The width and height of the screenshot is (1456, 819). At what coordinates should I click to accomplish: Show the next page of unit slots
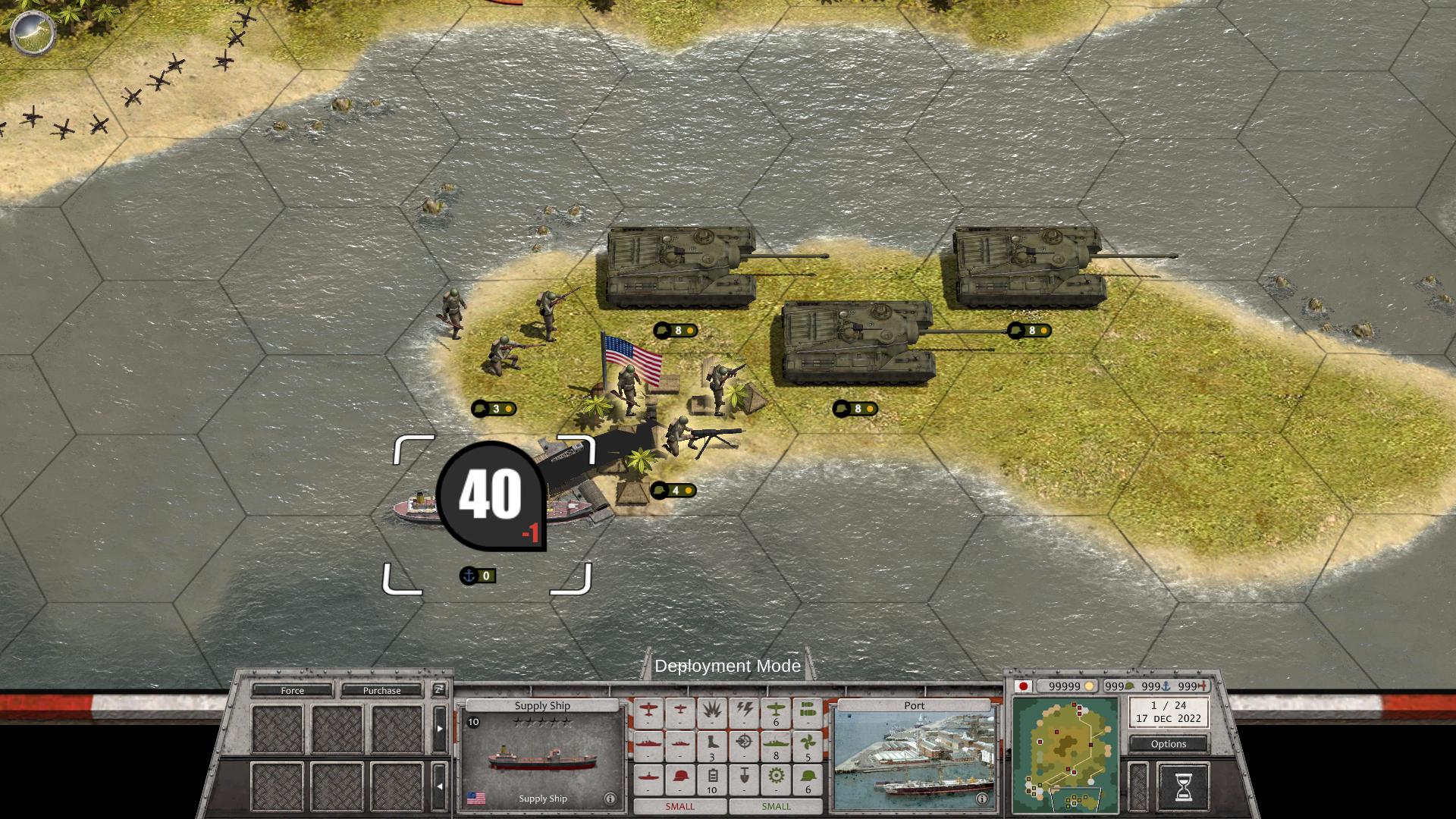coord(439,729)
